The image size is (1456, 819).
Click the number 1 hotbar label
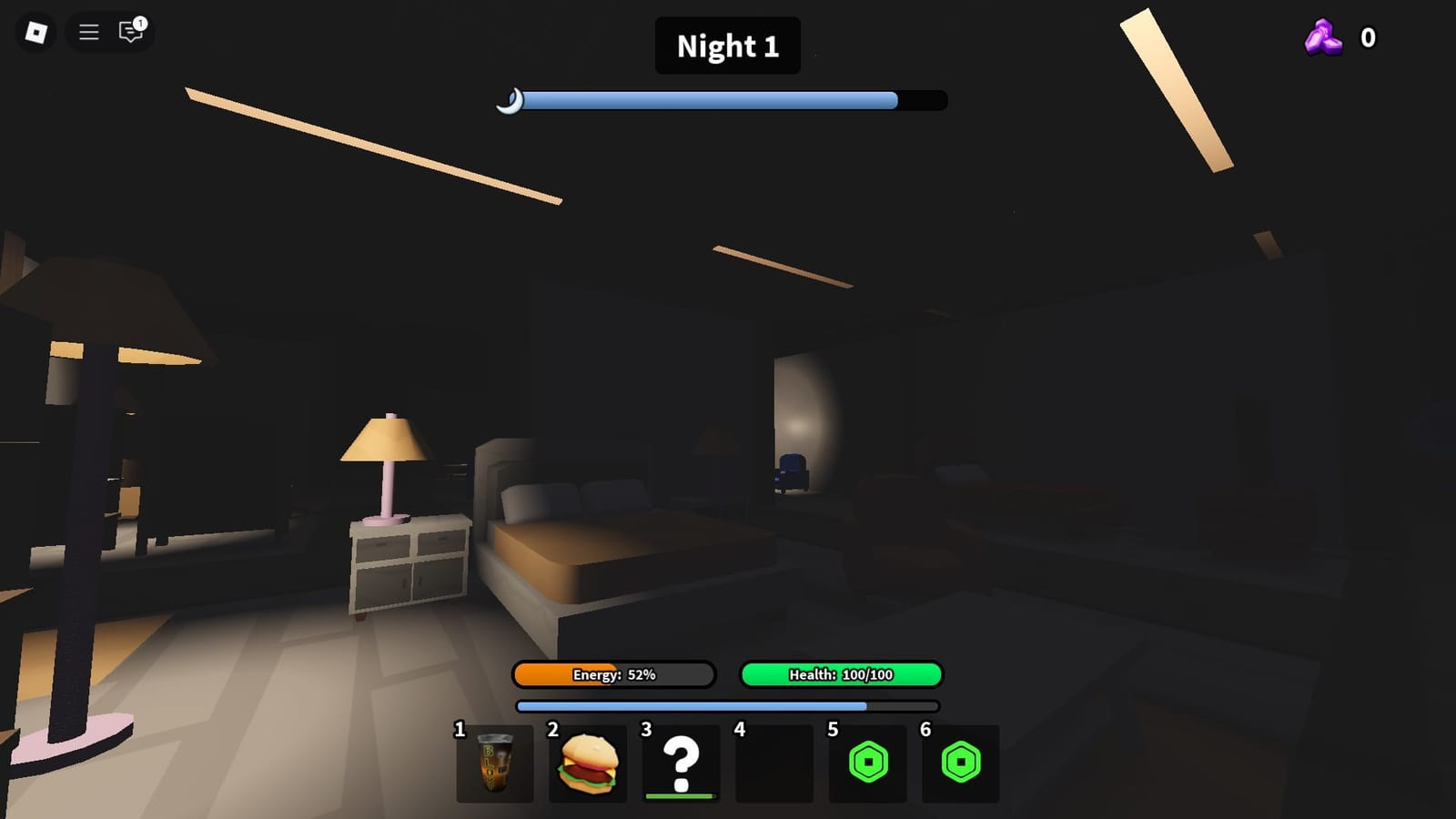click(458, 729)
